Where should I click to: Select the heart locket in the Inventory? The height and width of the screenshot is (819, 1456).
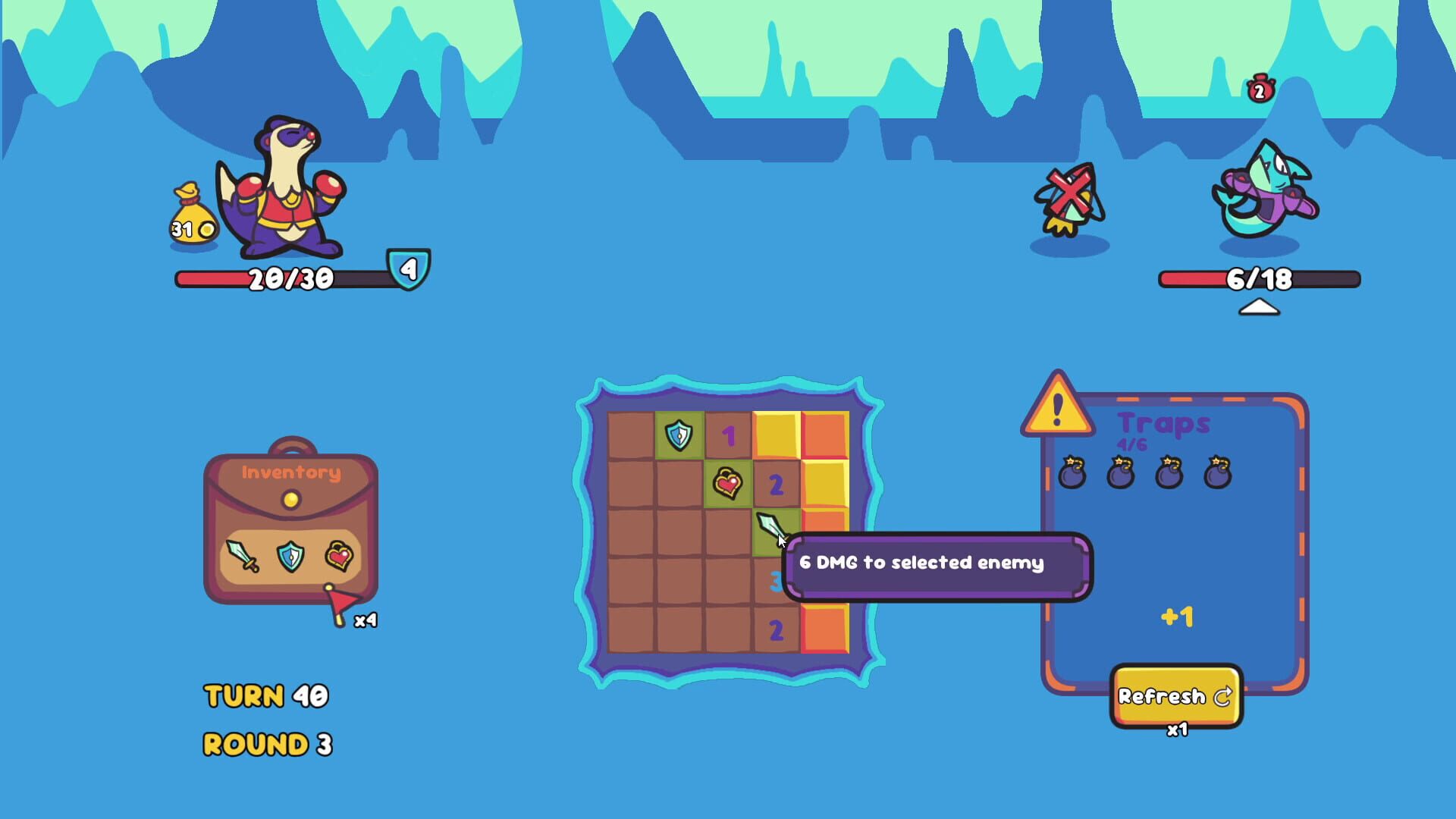coord(341,554)
